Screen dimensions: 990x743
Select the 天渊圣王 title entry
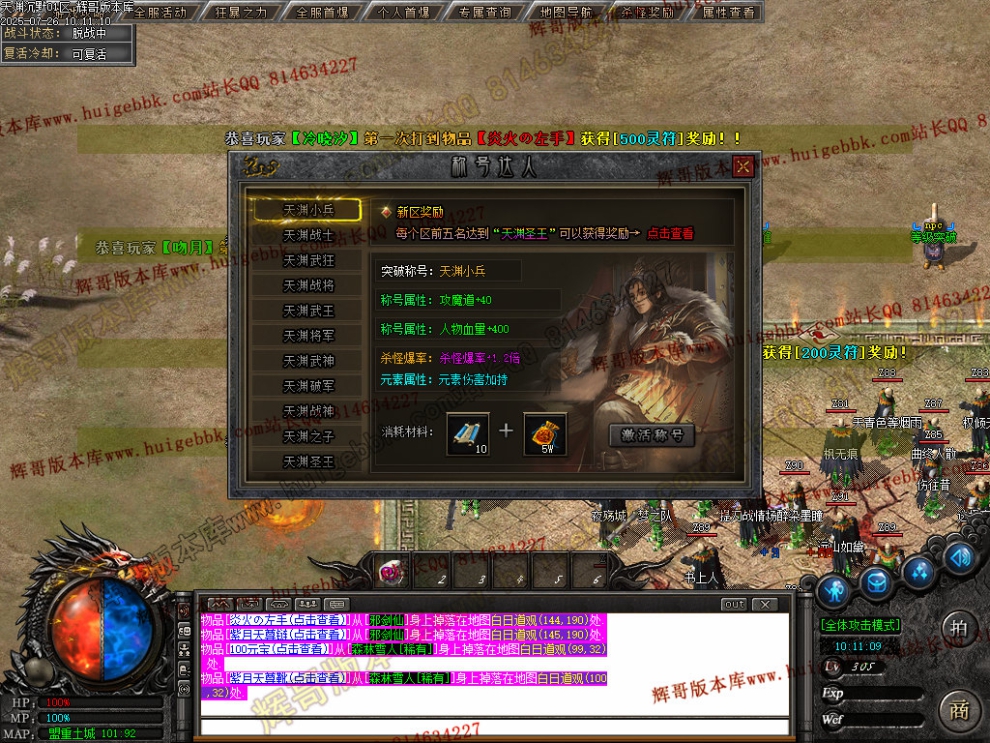[x=307, y=461]
